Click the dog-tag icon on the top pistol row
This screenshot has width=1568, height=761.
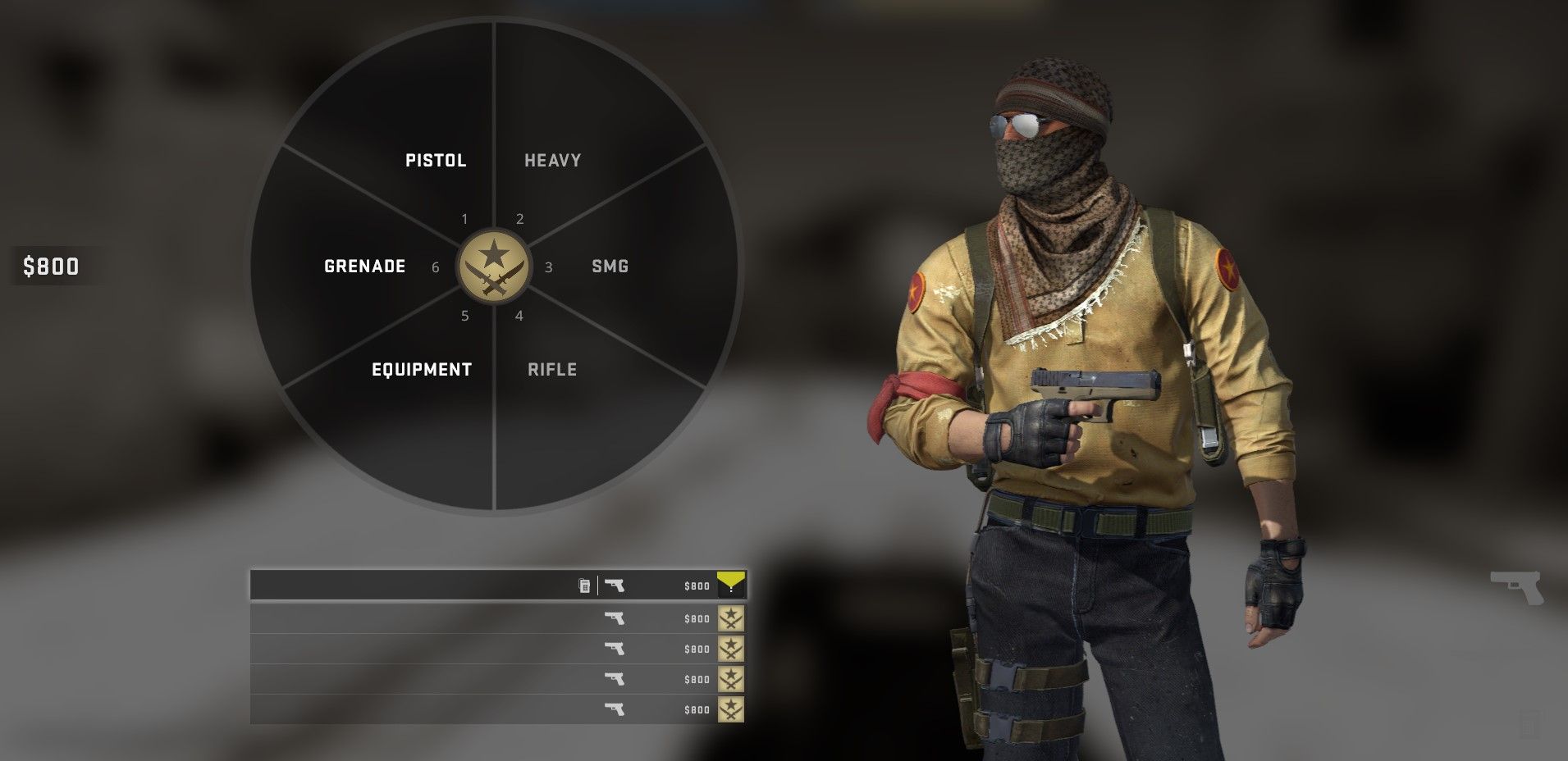click(x=583, y=586)
